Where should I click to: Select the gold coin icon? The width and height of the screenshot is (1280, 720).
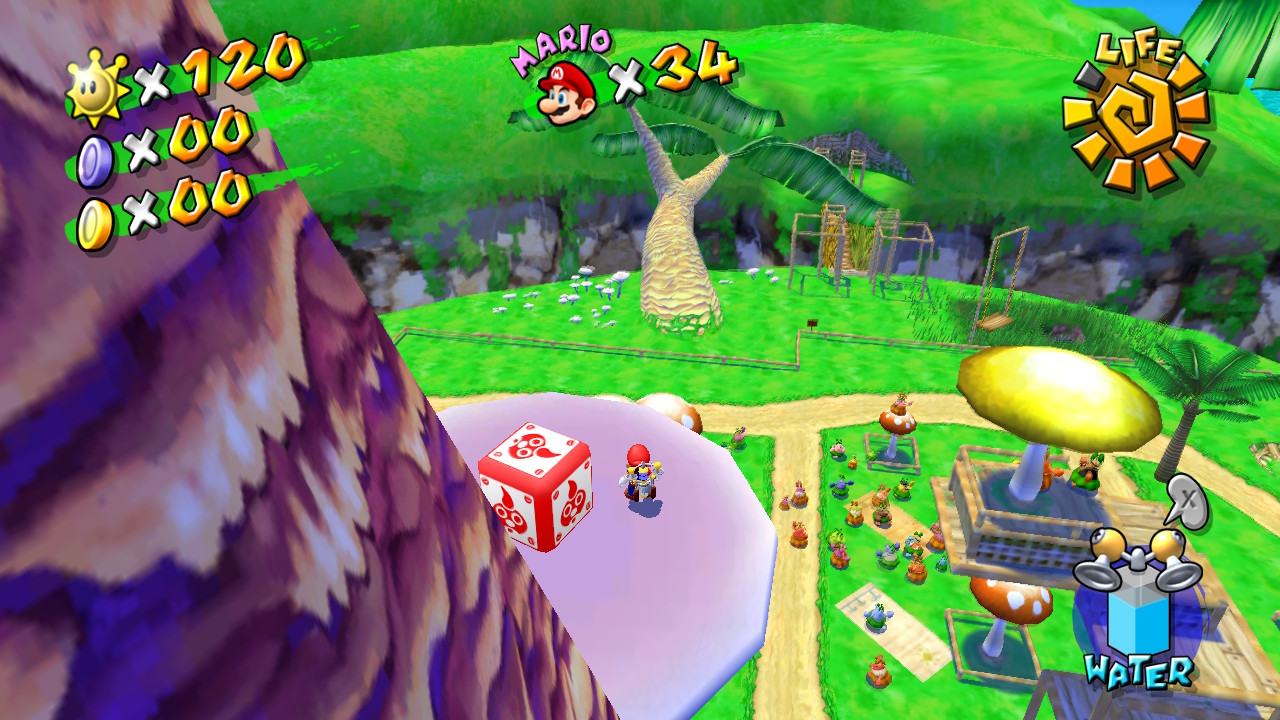[95, 225]
